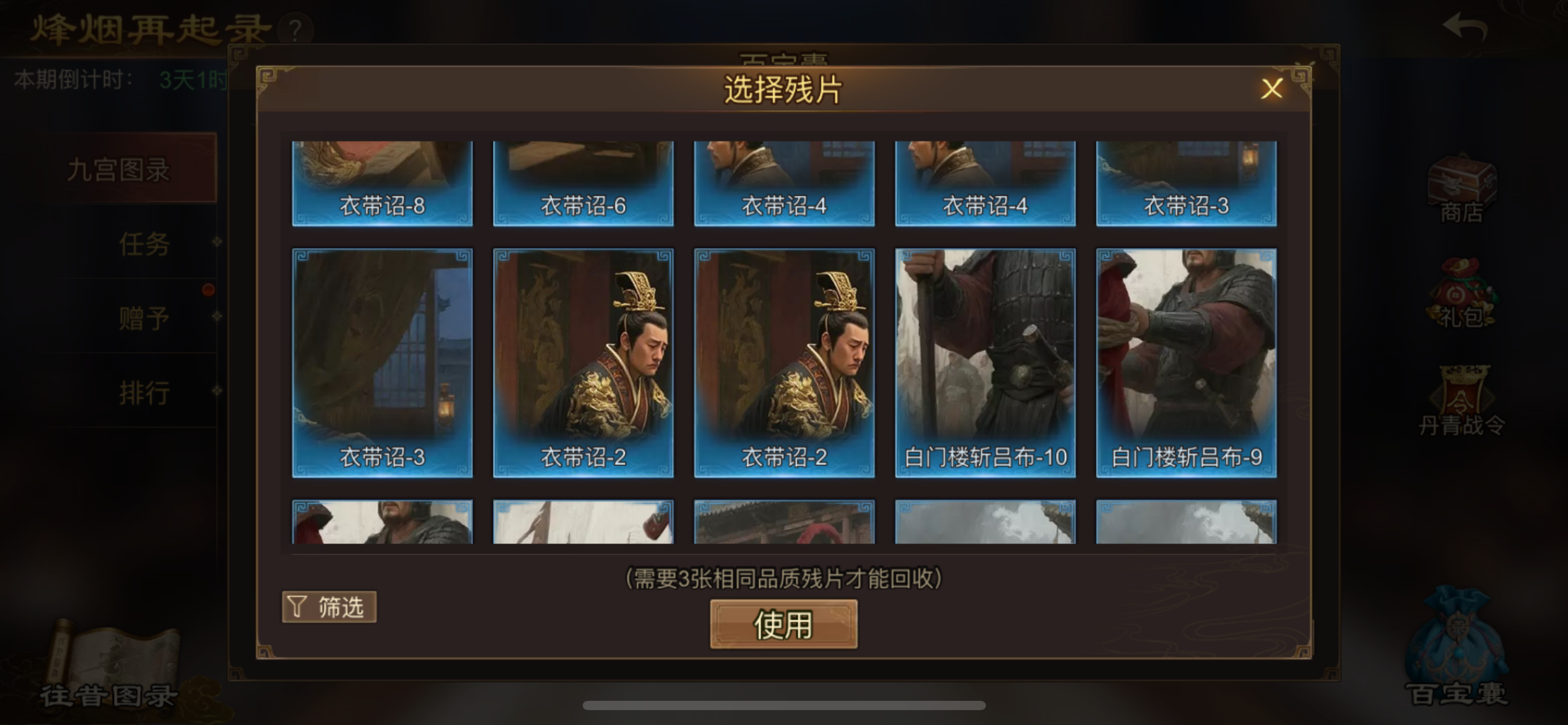Viewport: 1568px width, 725px height.
Task: Open the 赠予 panel
Action: (144, 317)
